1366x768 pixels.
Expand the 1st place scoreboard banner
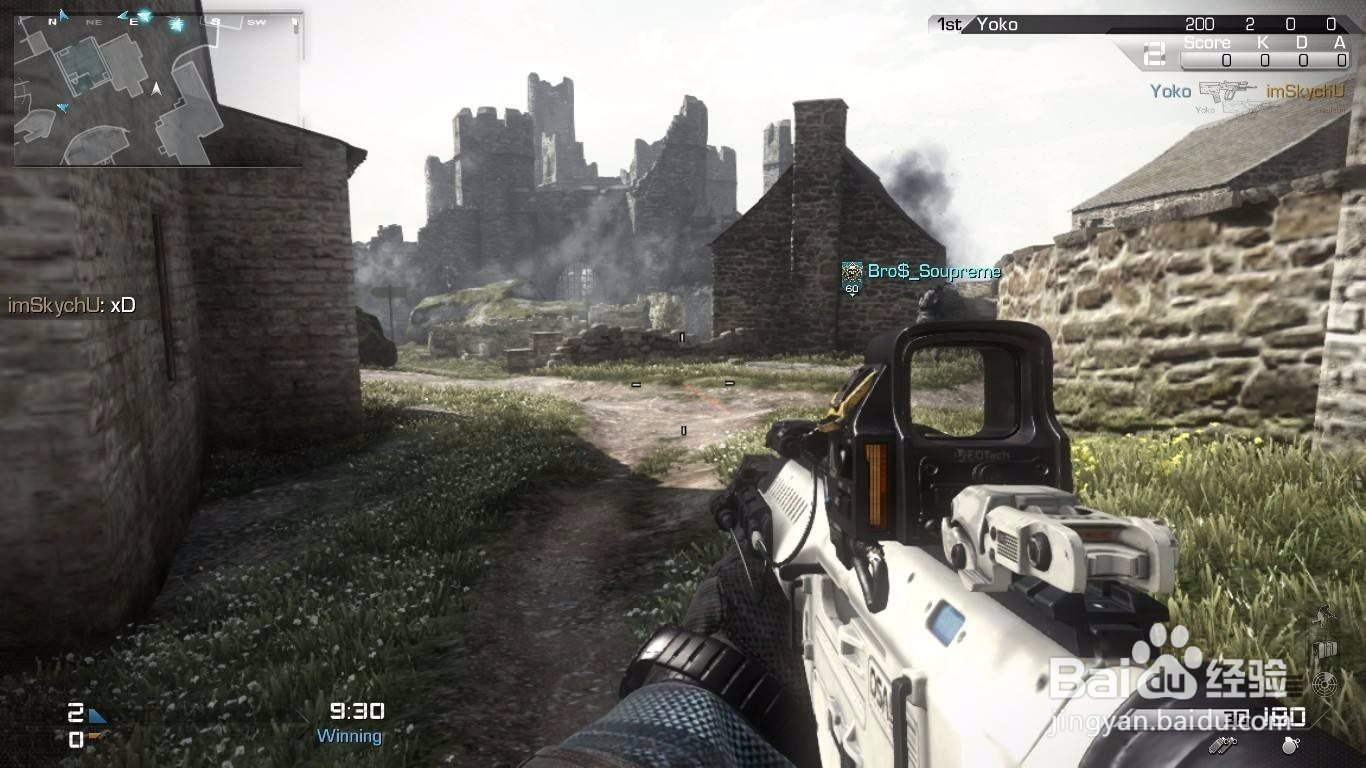[x=948, y=23]
